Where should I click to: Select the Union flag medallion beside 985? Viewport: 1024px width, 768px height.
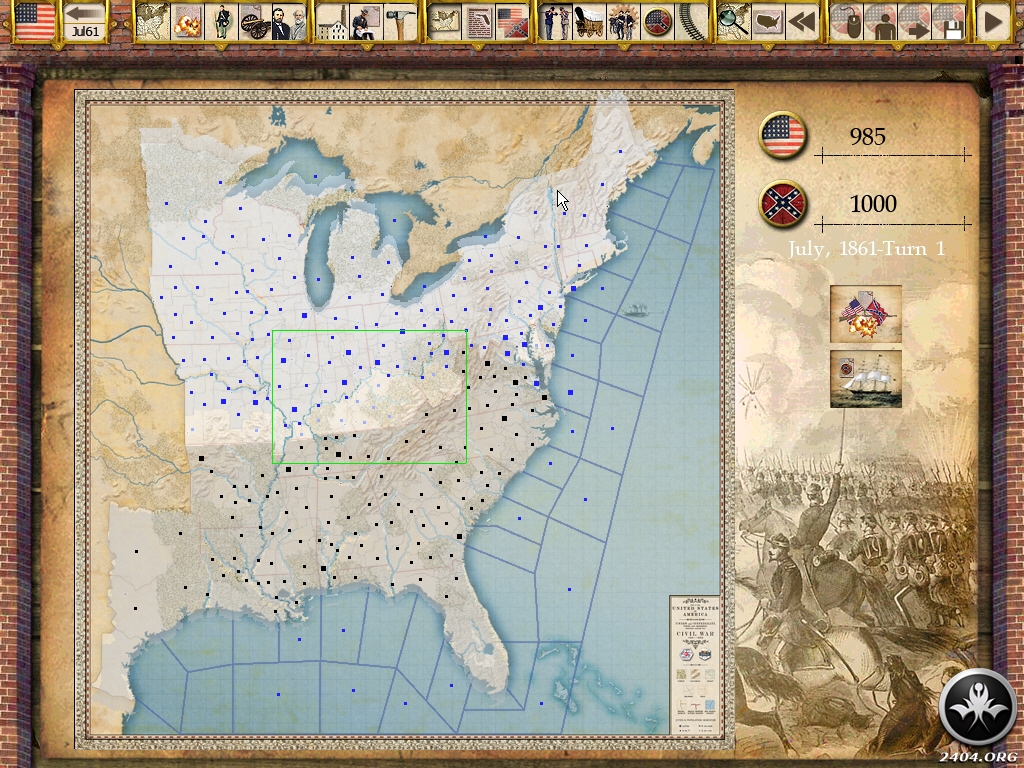[783, 136]
